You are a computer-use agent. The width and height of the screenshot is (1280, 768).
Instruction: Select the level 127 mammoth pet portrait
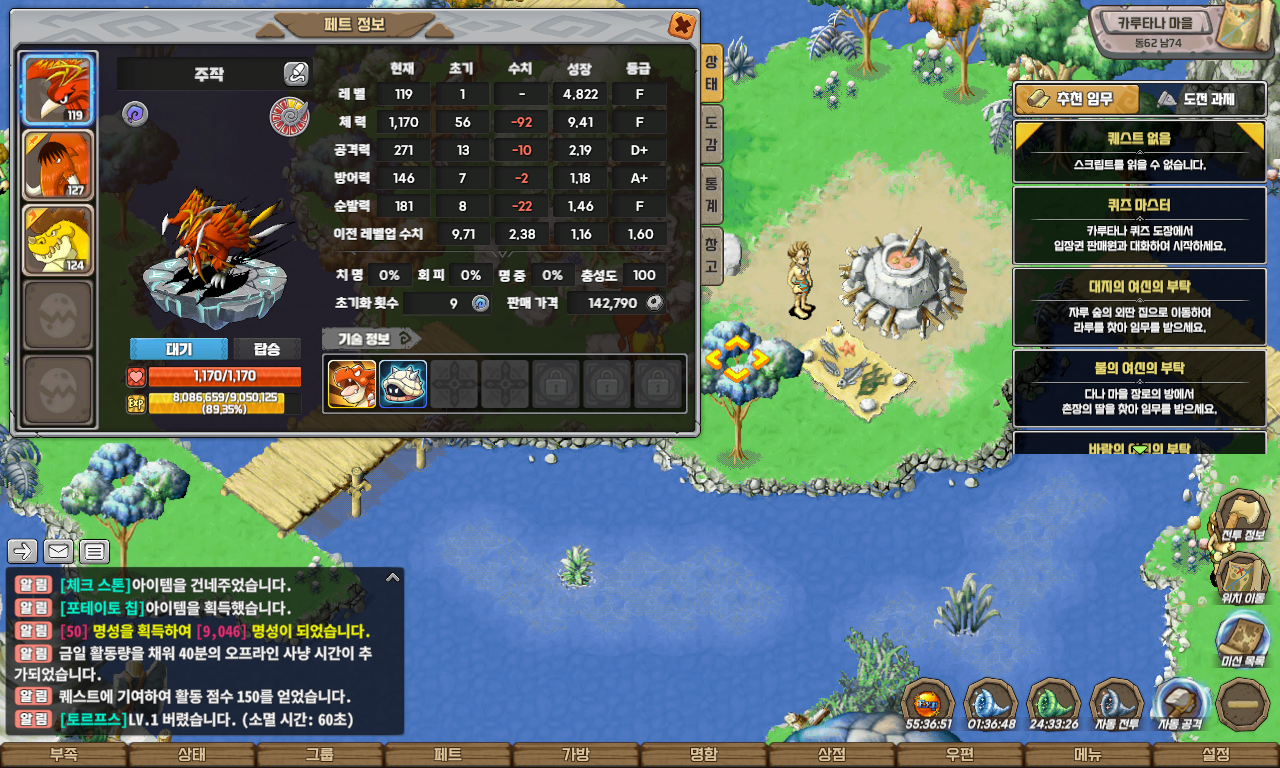pos(58,165)
